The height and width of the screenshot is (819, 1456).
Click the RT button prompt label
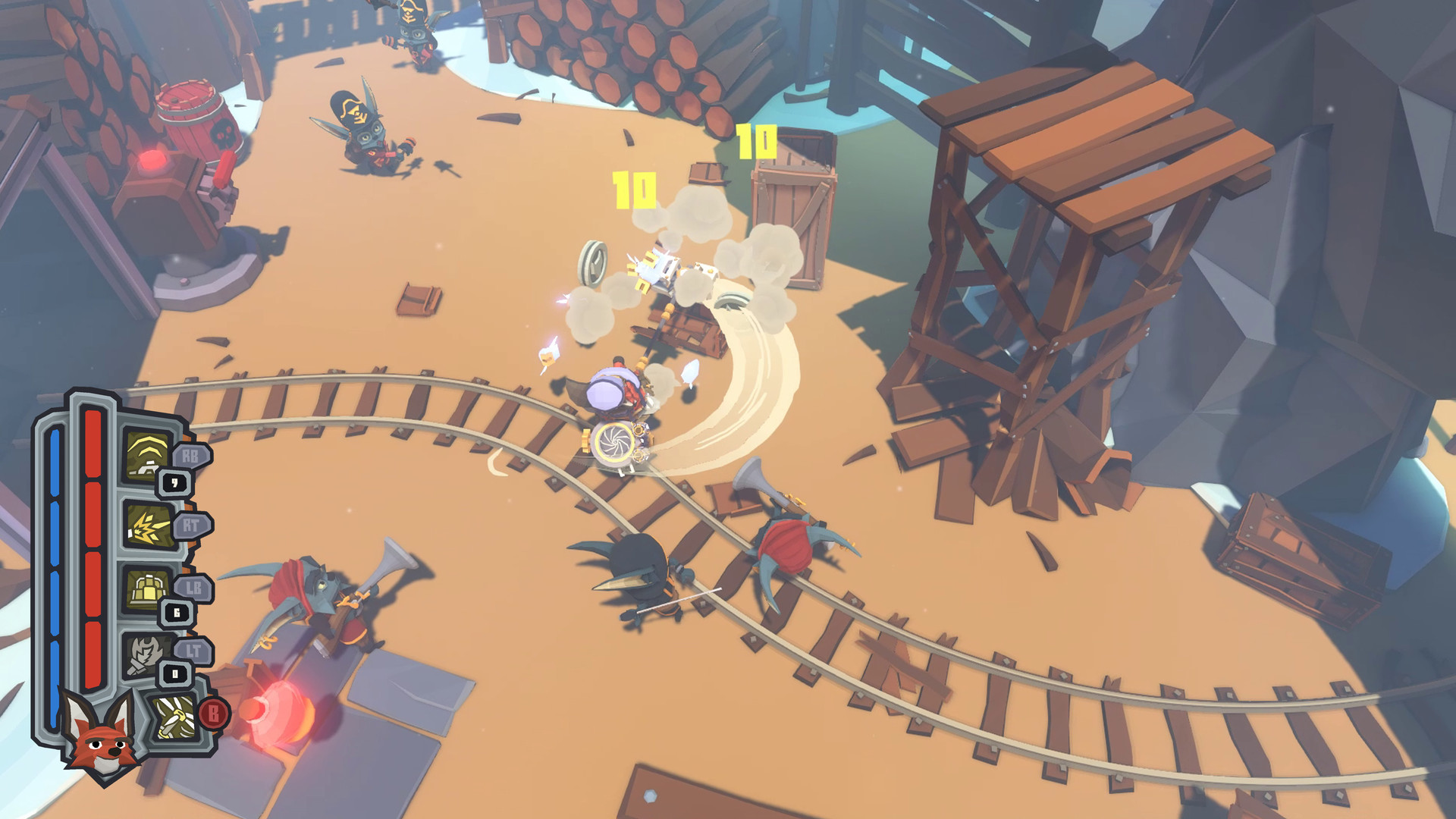click(x=190, y=526)
